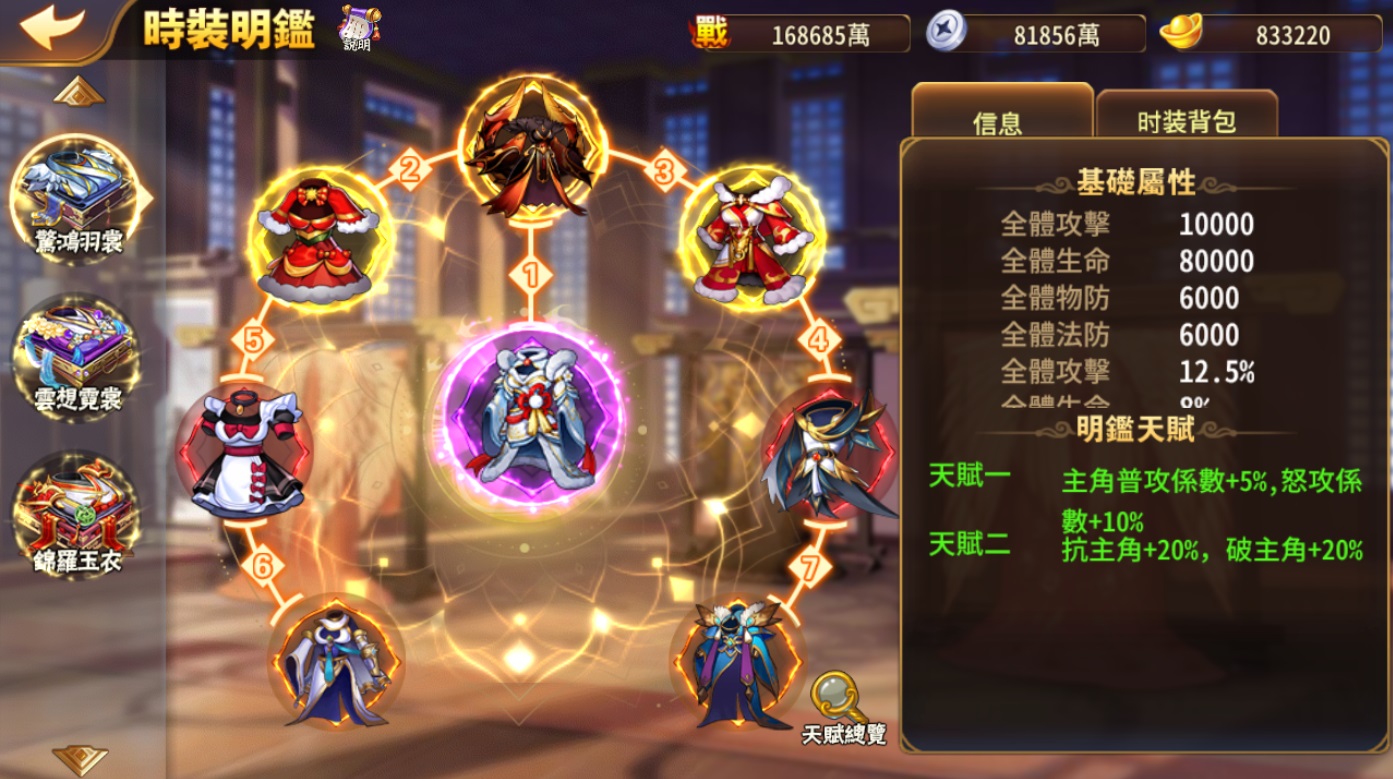The image size is (1393, 779).
Task: Open the 說明 help scroll icon
Action: tap(356, 27)
